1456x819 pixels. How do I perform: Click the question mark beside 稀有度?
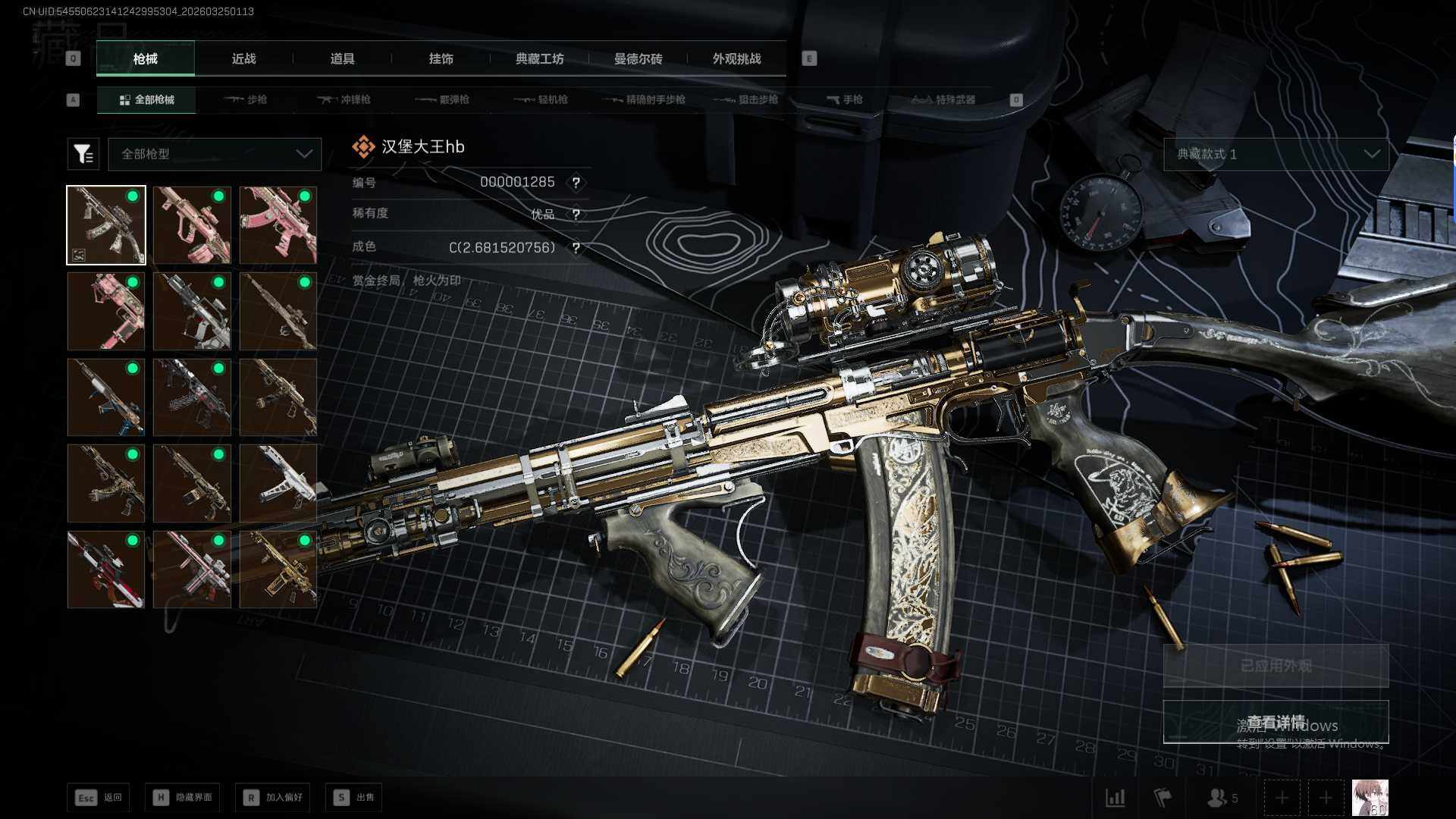576,215
